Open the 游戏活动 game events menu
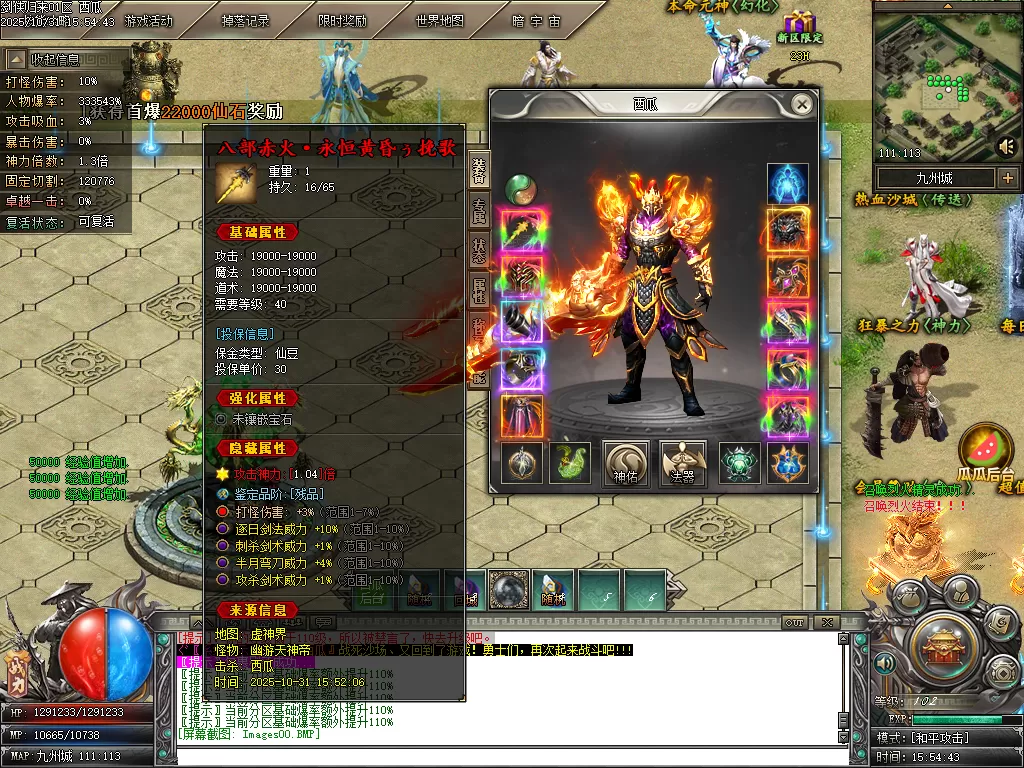This screenshot has width=1024, height=768. (x=148, y=21)
